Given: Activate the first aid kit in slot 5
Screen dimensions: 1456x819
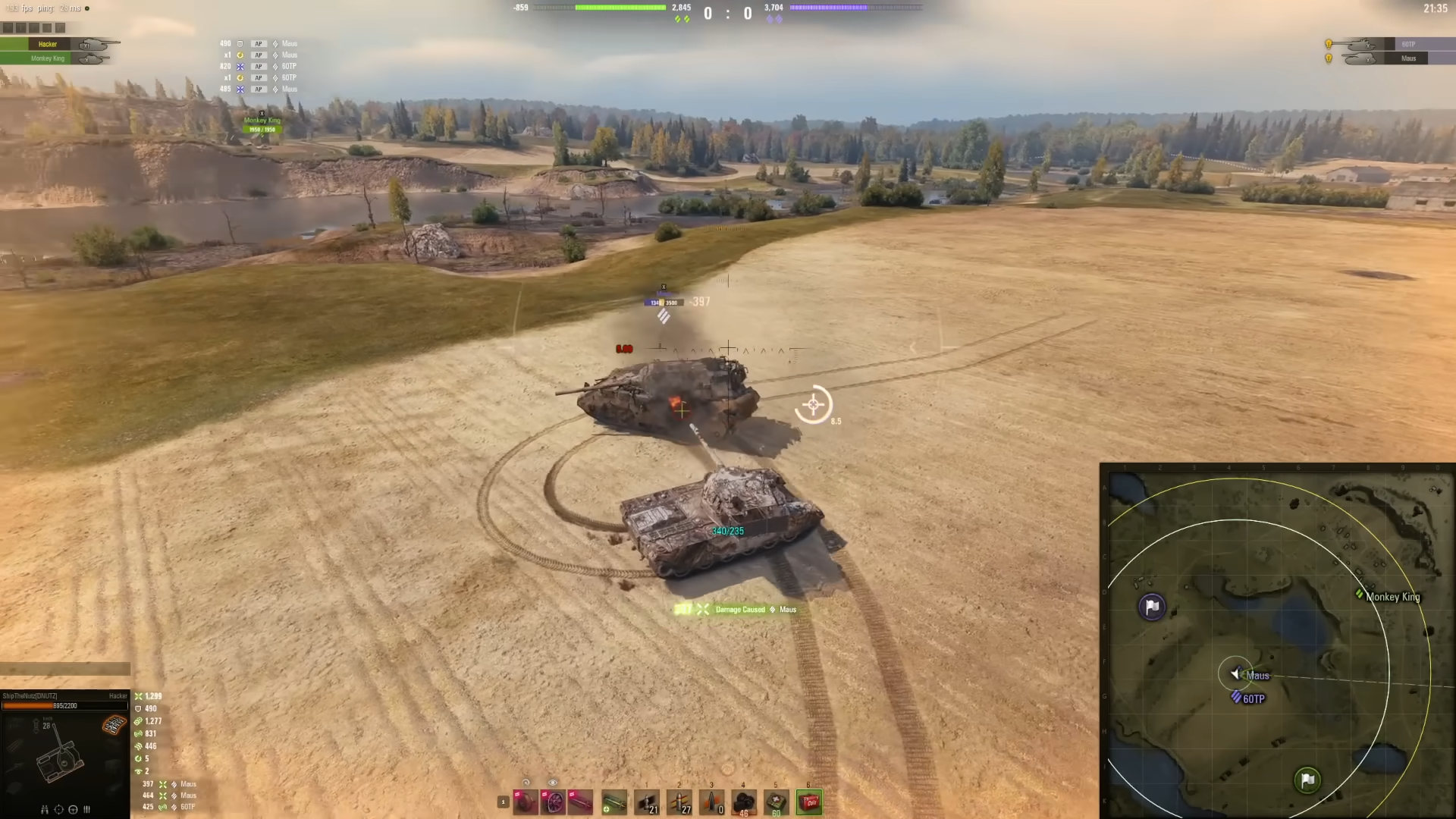Looking at the screenshot, I should [x=775, y=802].
